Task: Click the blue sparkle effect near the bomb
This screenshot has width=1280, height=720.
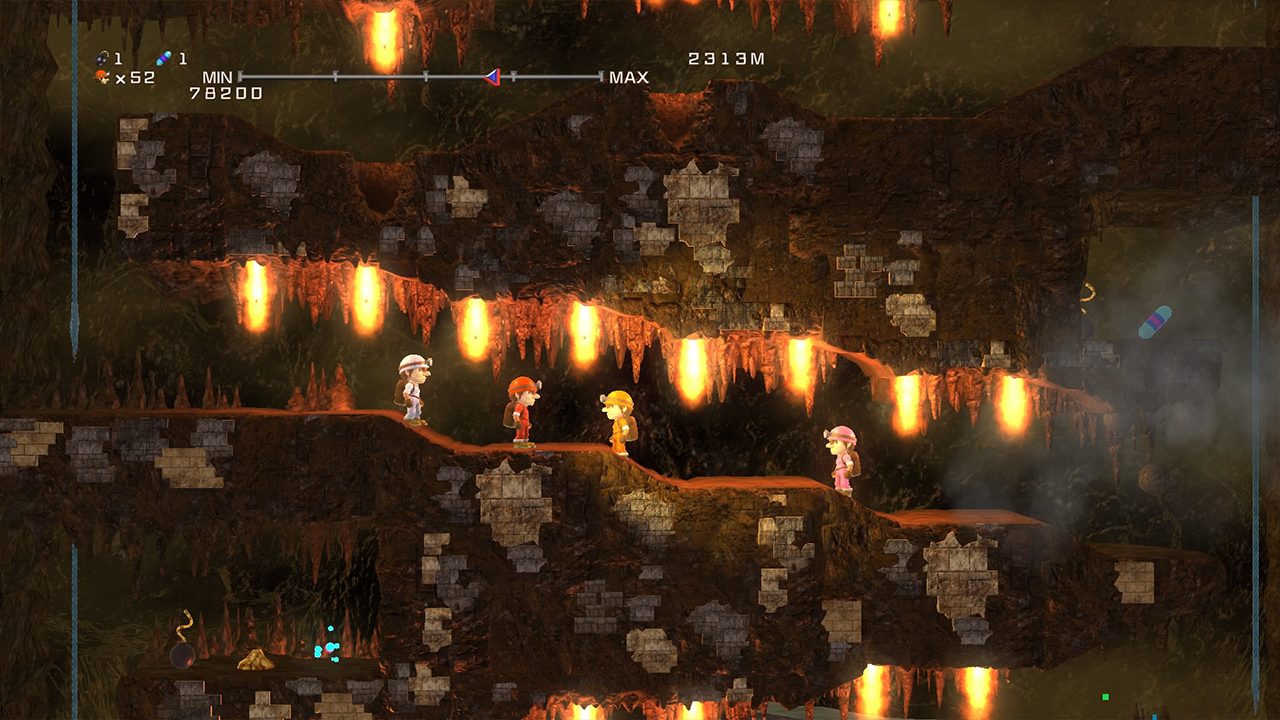Action: [x=330, y=650]
